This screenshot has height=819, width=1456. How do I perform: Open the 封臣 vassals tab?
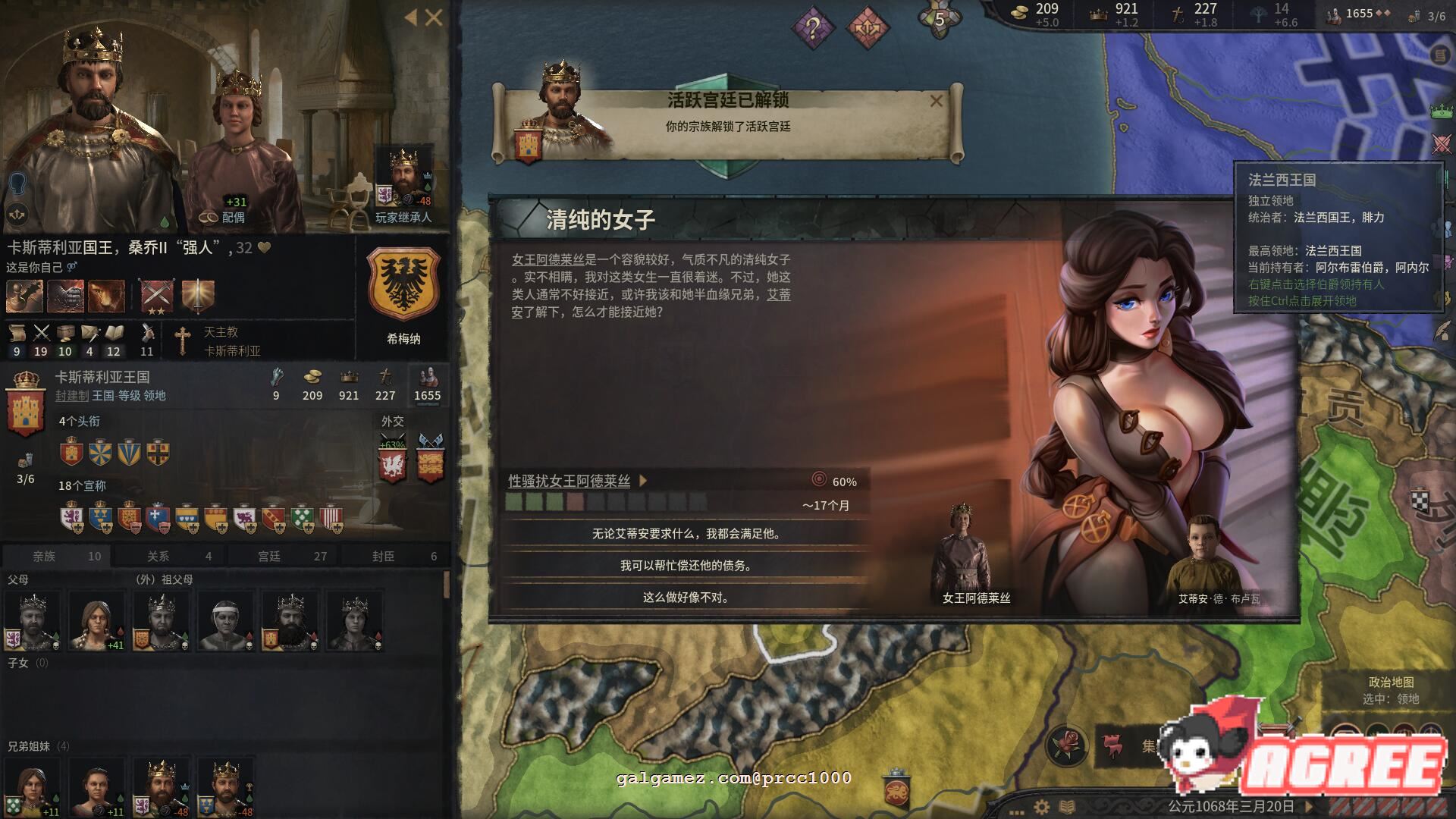tap(394, 556)
